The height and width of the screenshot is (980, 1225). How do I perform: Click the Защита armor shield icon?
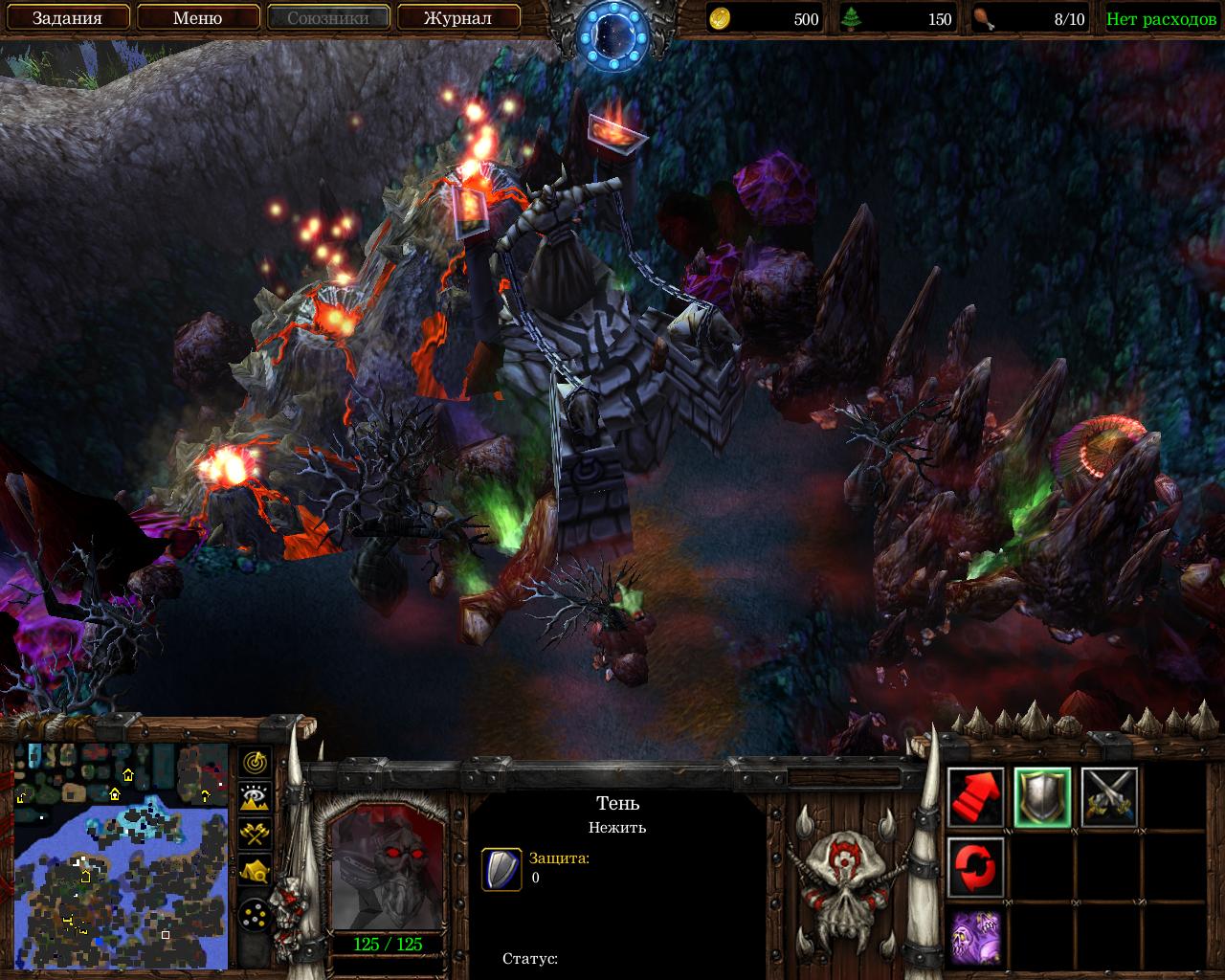click(501, 869)
